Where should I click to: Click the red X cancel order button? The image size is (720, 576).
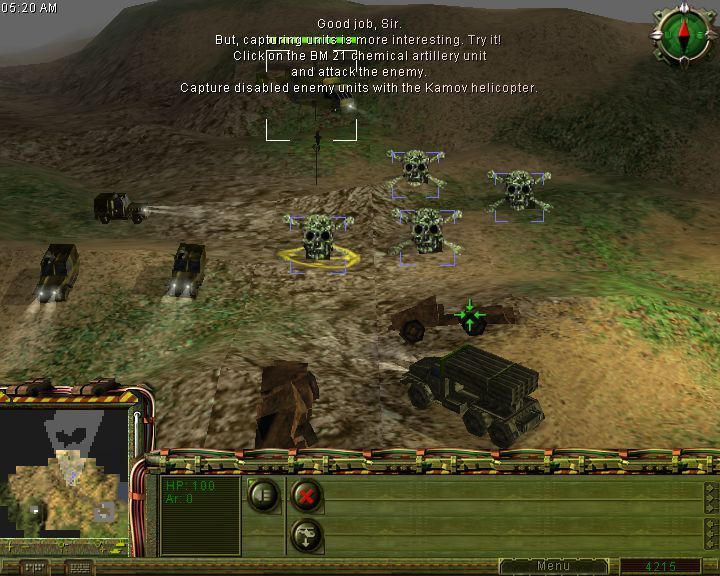pyautogui.click(x=306, y=494)
